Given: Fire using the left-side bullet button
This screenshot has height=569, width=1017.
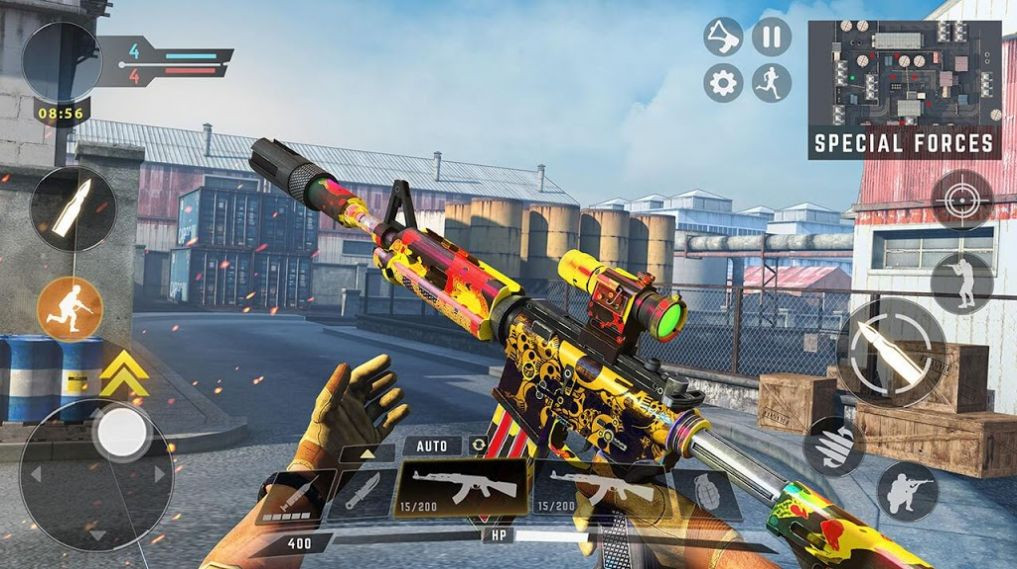Looking at the screenshot, I should tap(72, 208).
